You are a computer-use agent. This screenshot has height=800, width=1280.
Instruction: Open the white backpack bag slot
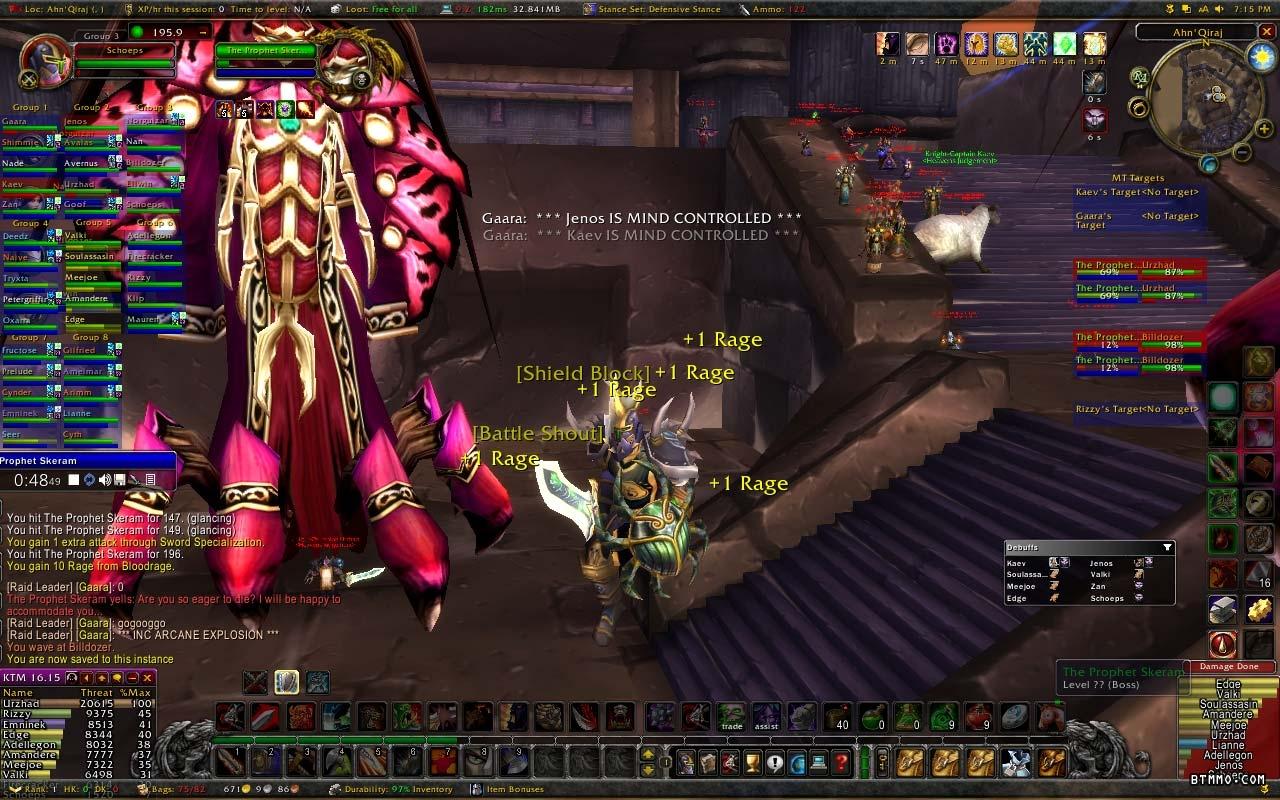point(1016,763)
